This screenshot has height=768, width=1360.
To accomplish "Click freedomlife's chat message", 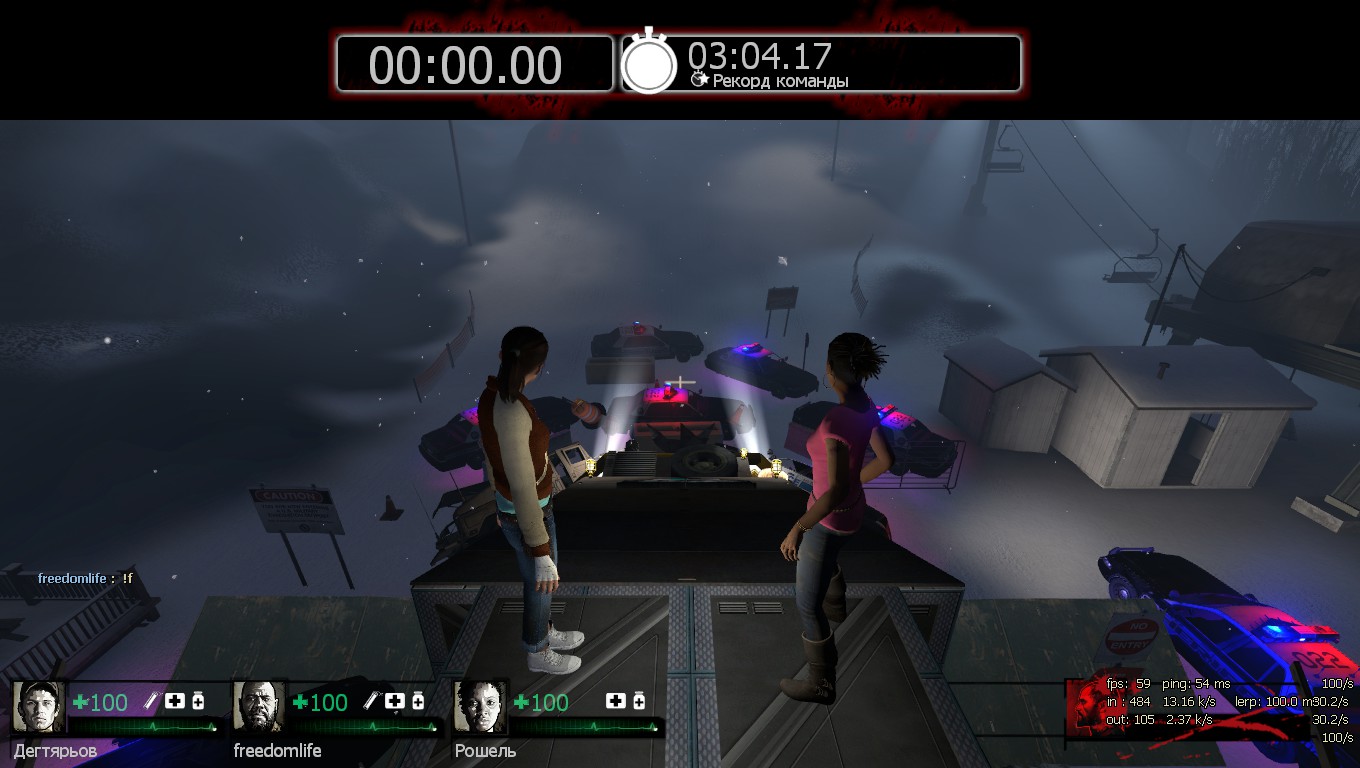I will point(86,578).
